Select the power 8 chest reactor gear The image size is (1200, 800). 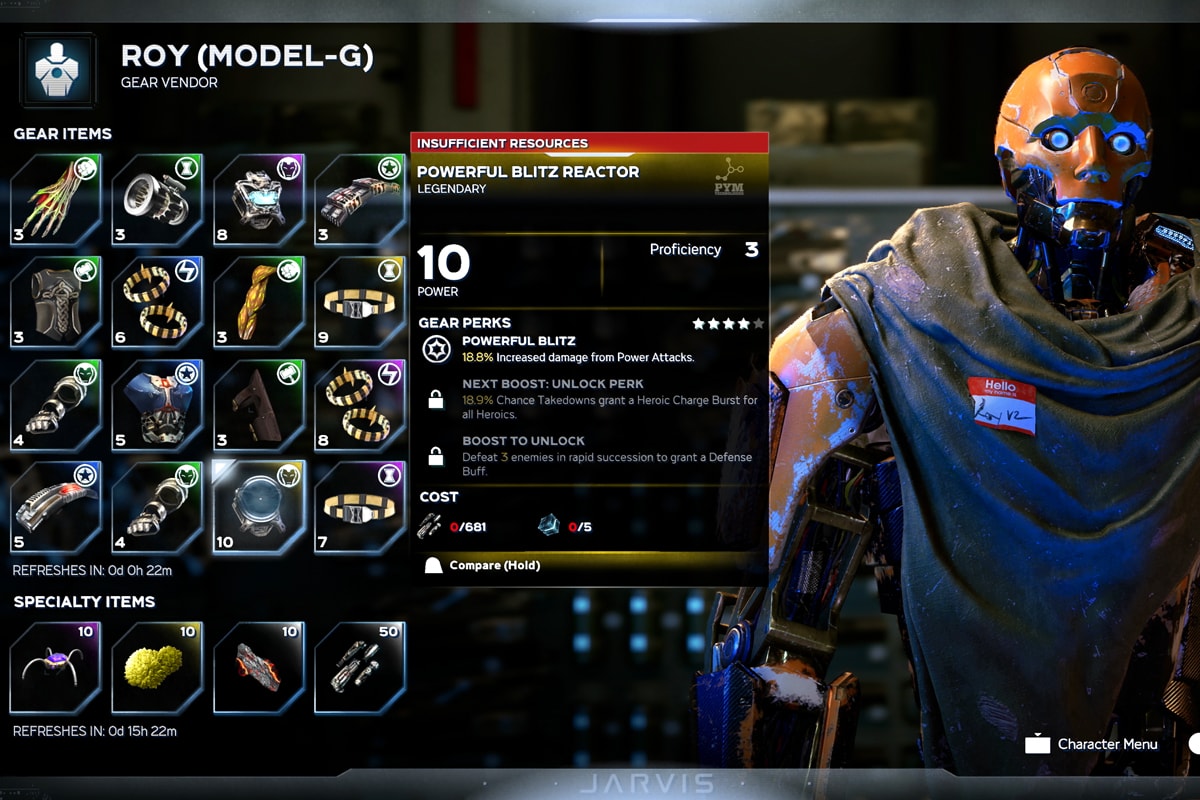click(259, 199)
